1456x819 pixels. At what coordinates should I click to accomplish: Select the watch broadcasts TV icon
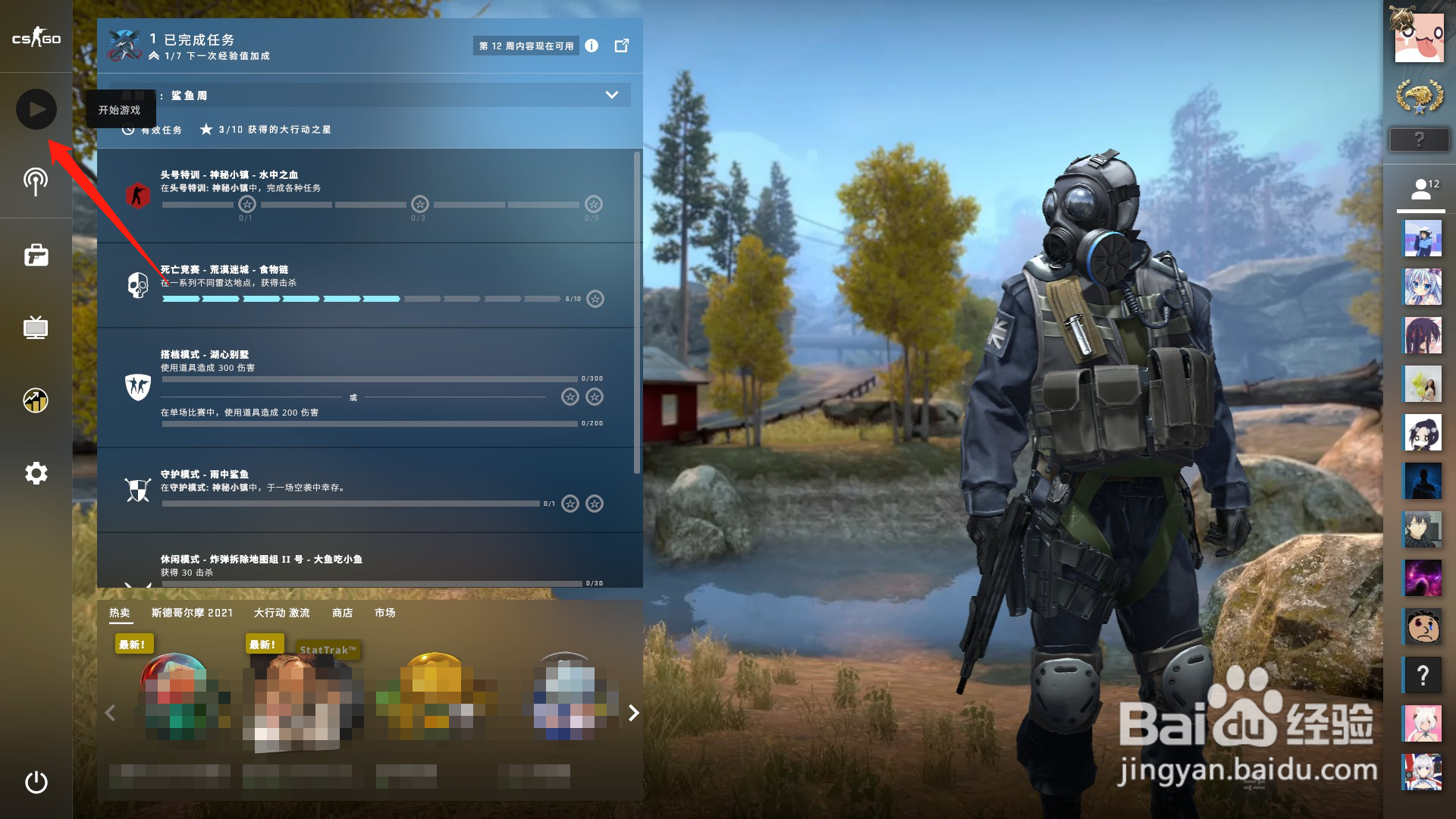click(36, 328)
